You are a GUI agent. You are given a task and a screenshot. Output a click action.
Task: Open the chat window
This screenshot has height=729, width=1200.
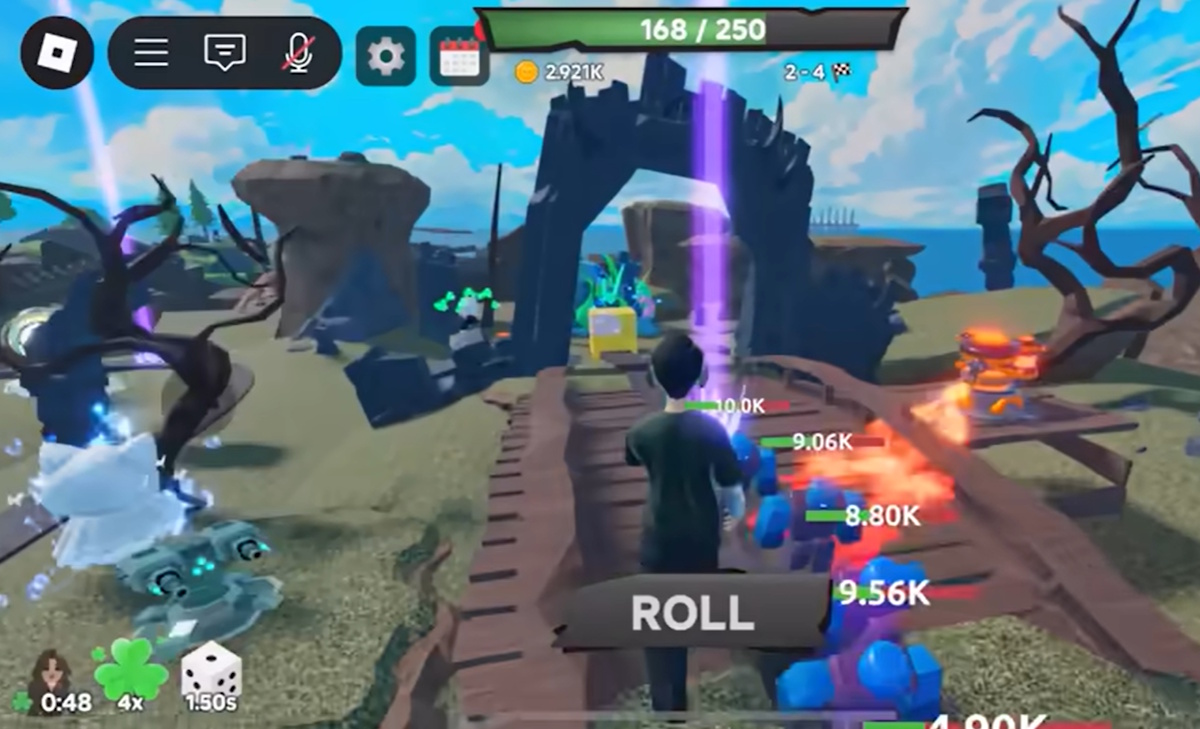[225, 53]
